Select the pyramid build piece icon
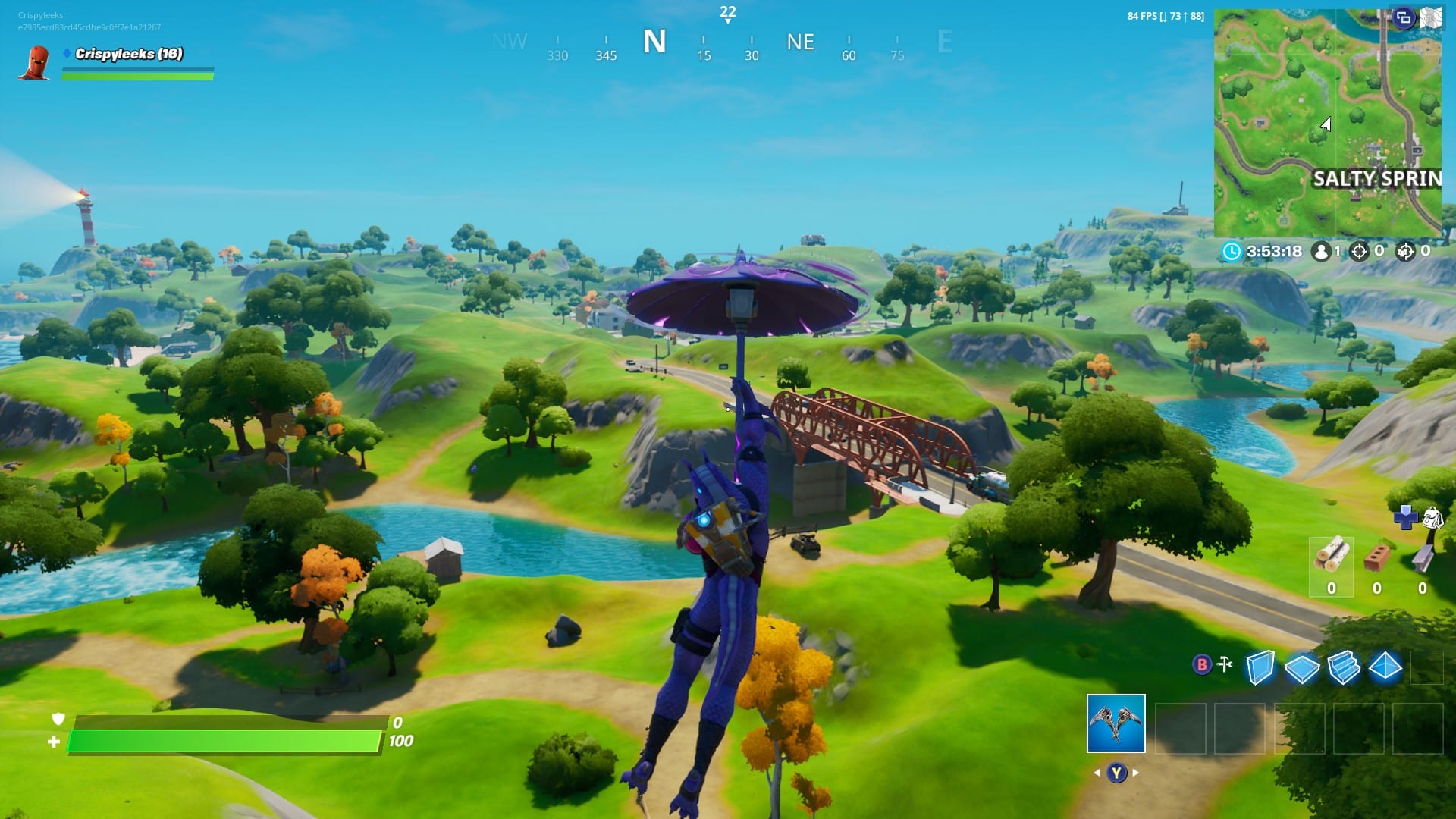Screen dimensions: 1456x819 pos(1385,668)
